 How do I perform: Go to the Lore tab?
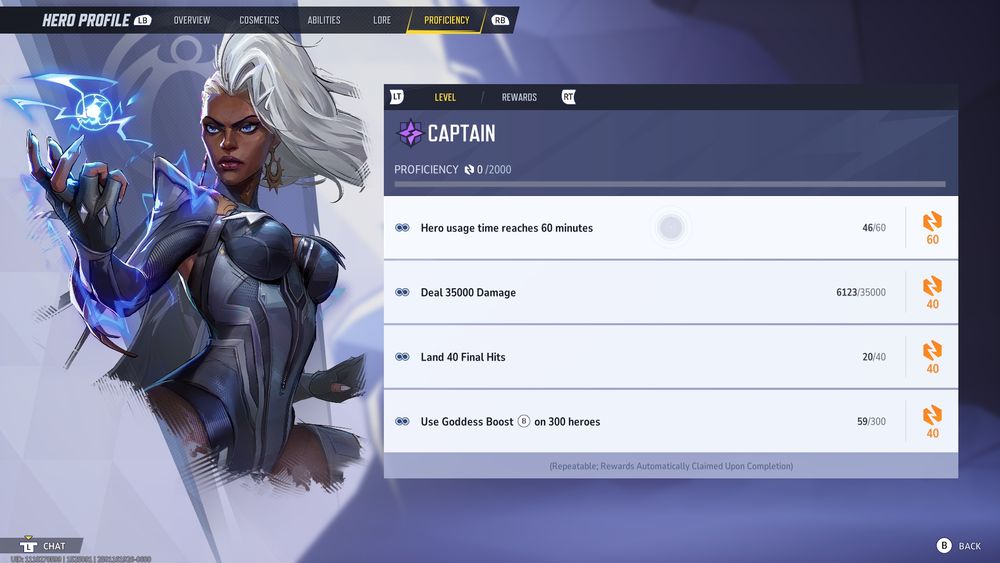[x=382, y=20]
